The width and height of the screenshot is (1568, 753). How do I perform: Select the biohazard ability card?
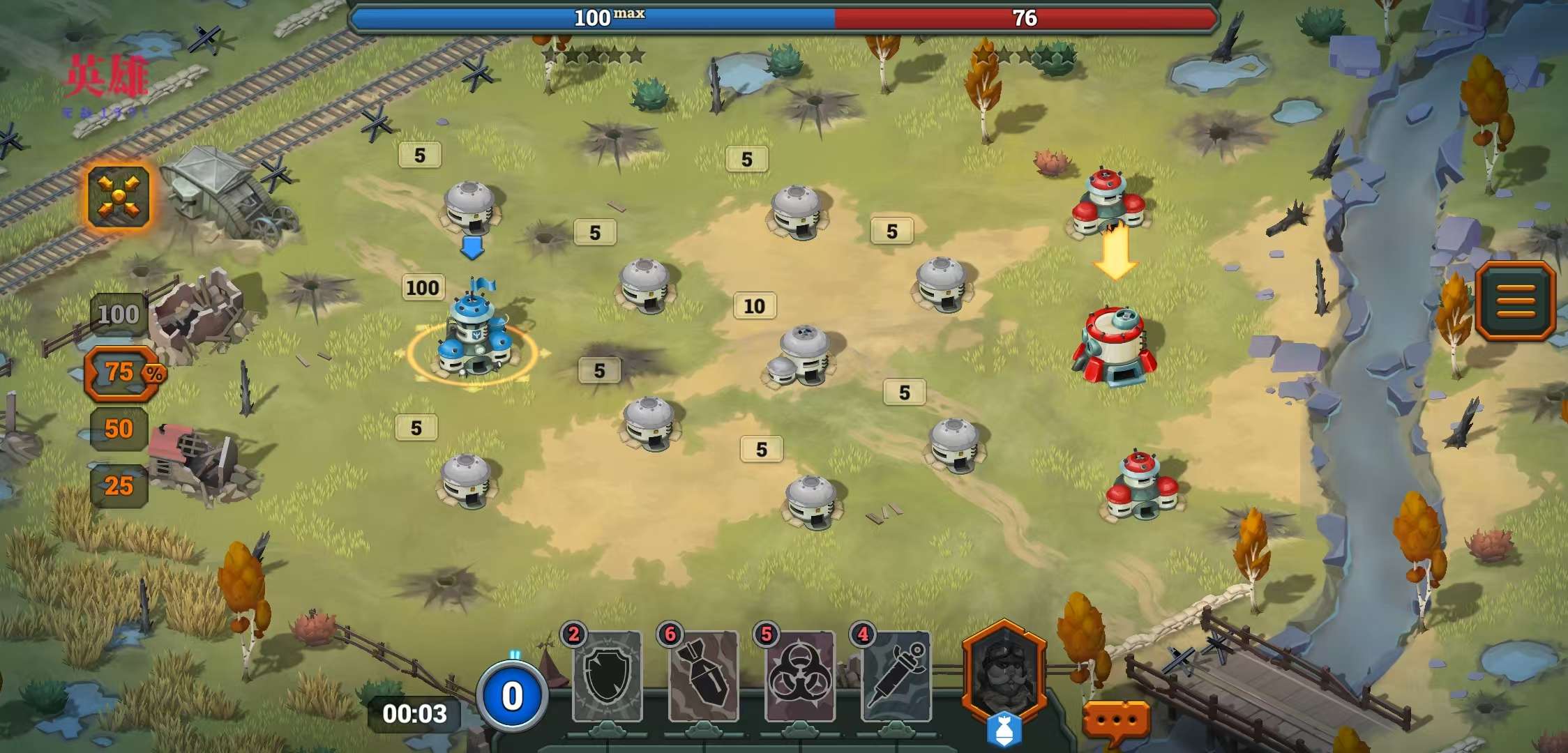799,676
